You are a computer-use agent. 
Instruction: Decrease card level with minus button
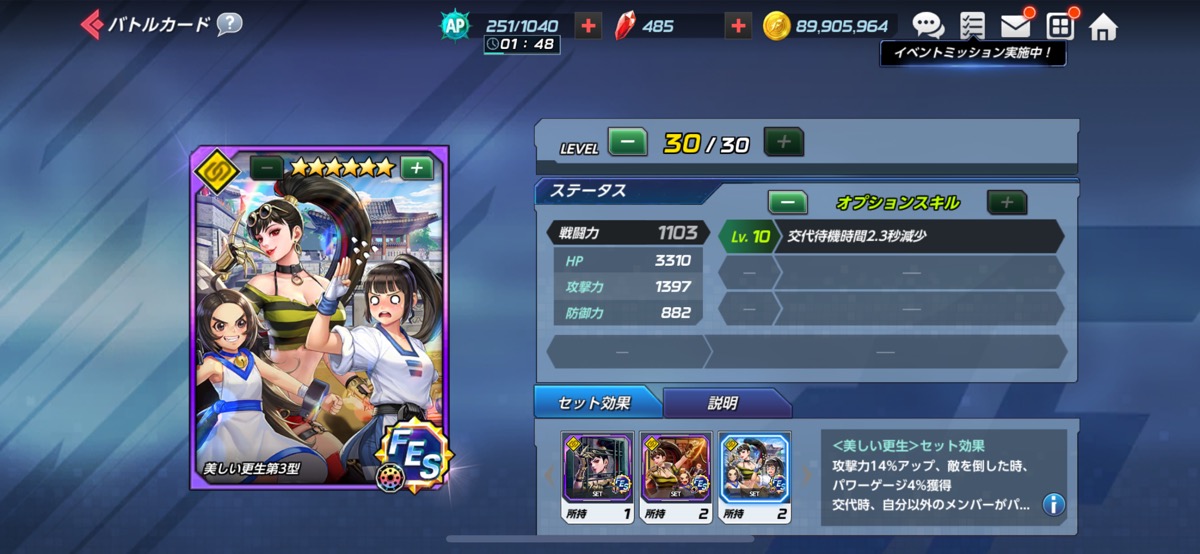(x=627, y=143)
